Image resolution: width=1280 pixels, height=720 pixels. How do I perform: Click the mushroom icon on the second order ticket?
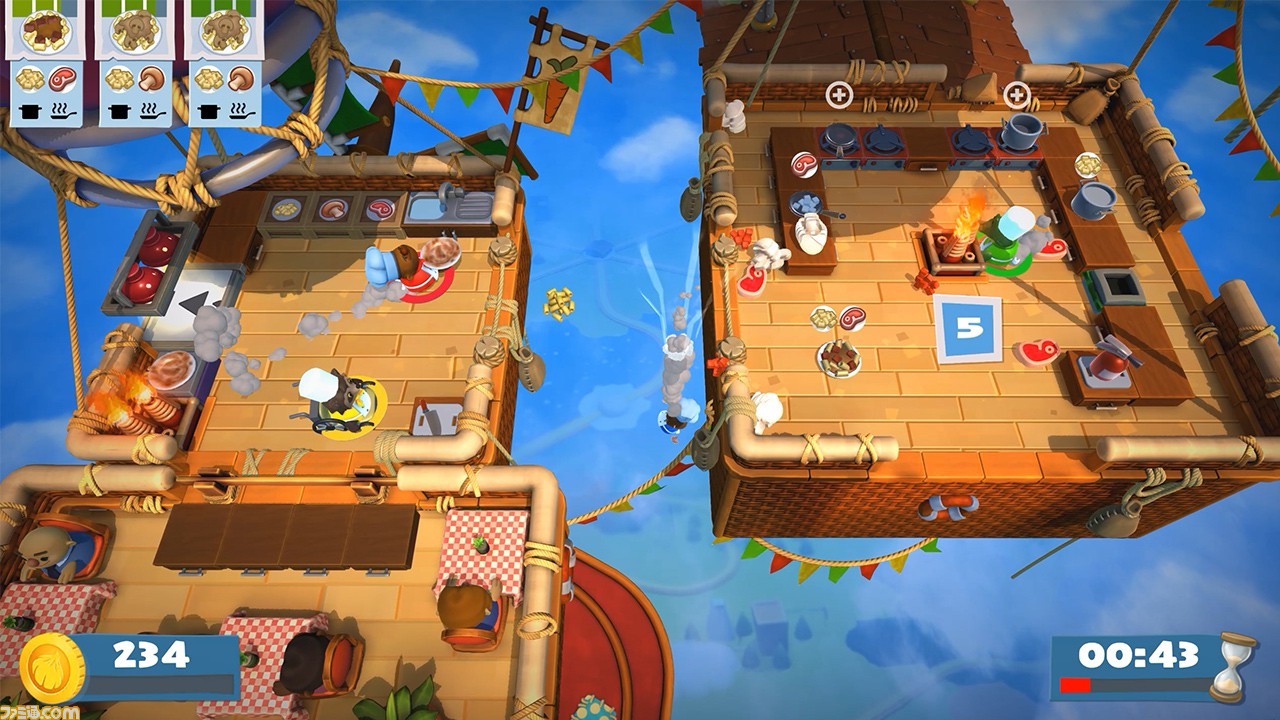(x=152, y=80)
